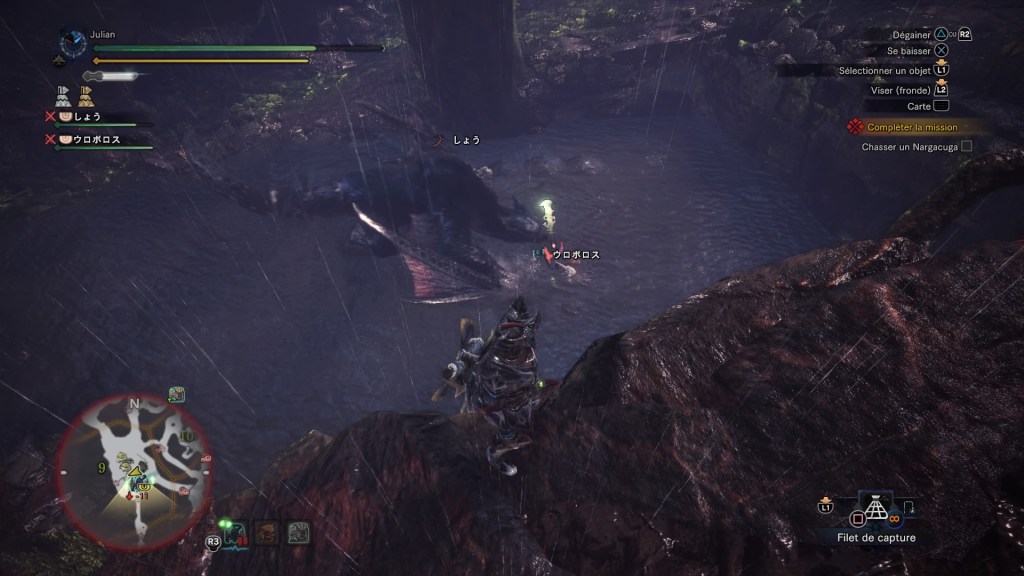Click the gold buff status icon
Image resolution: width=1024 pixels, height=576 pixels.
click(x=86, y=96)
